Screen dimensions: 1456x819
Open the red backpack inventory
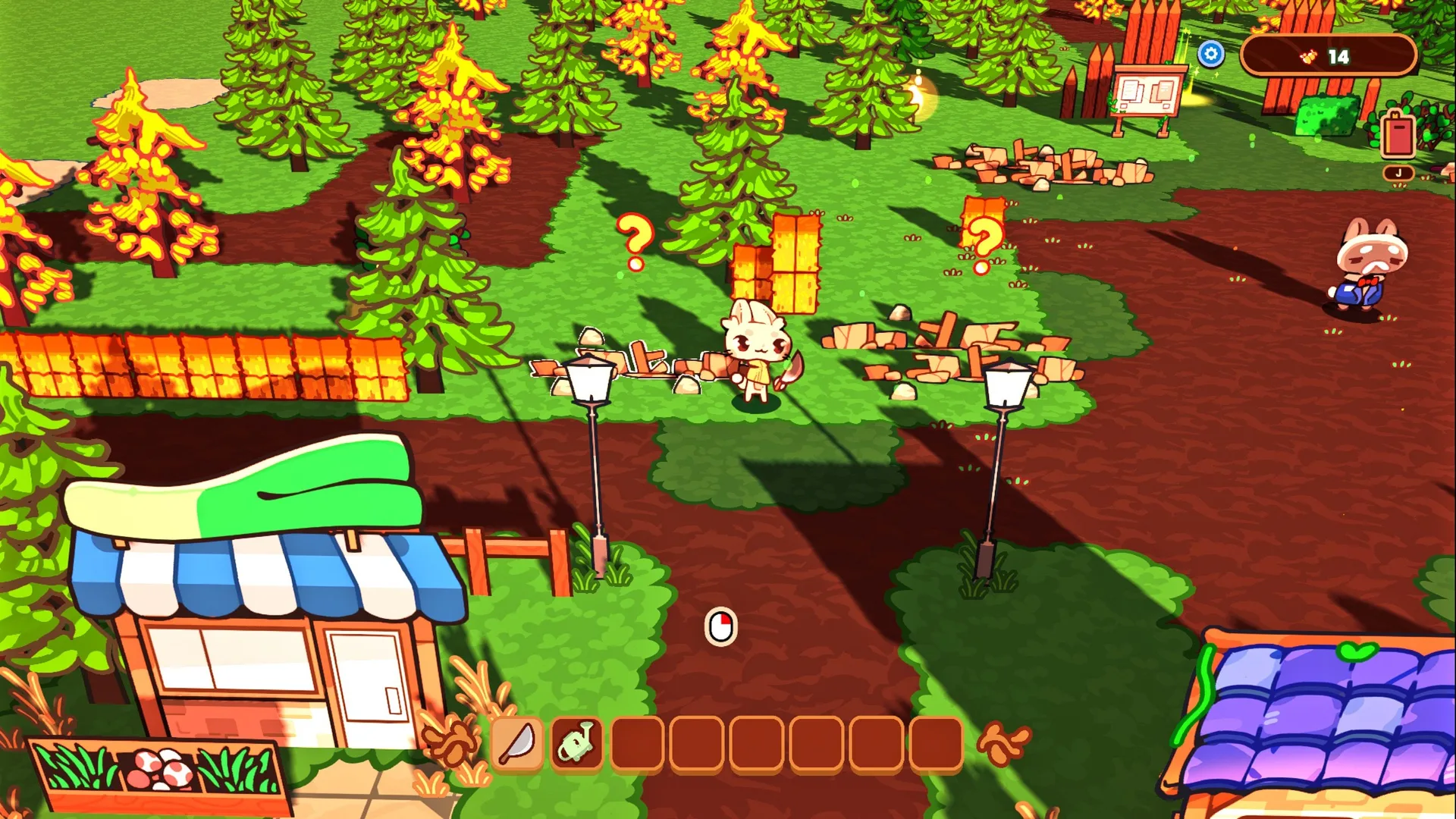[x=1398, y=135]
